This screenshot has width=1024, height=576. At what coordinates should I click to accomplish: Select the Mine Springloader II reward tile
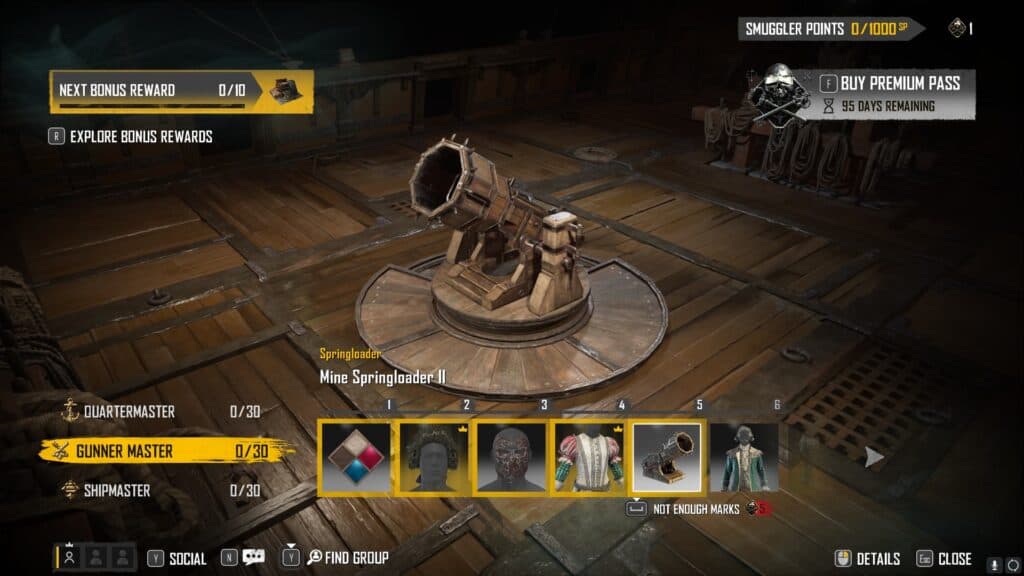(668, 457)
